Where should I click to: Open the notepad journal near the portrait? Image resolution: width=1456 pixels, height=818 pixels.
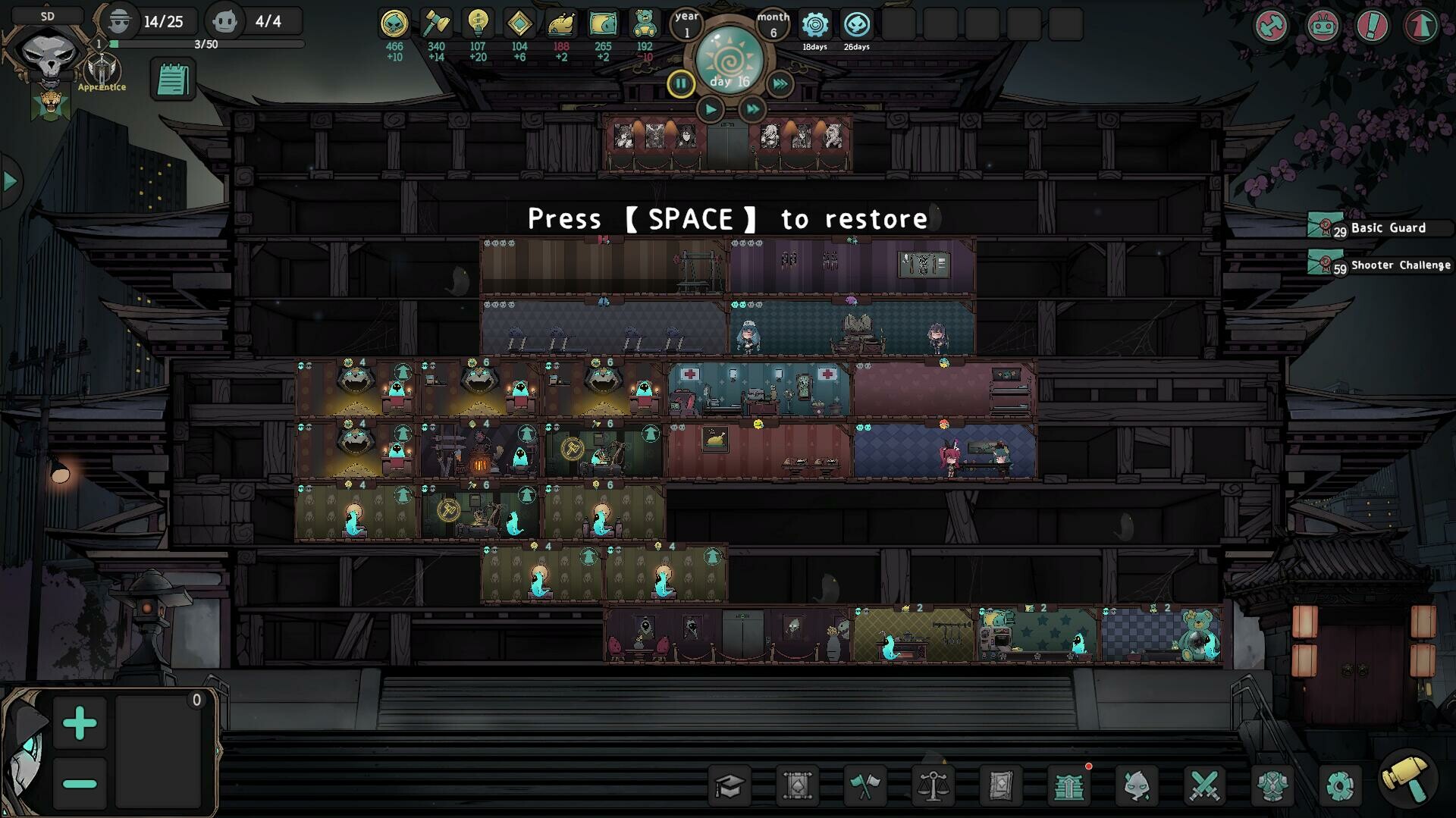pos(174,78)
